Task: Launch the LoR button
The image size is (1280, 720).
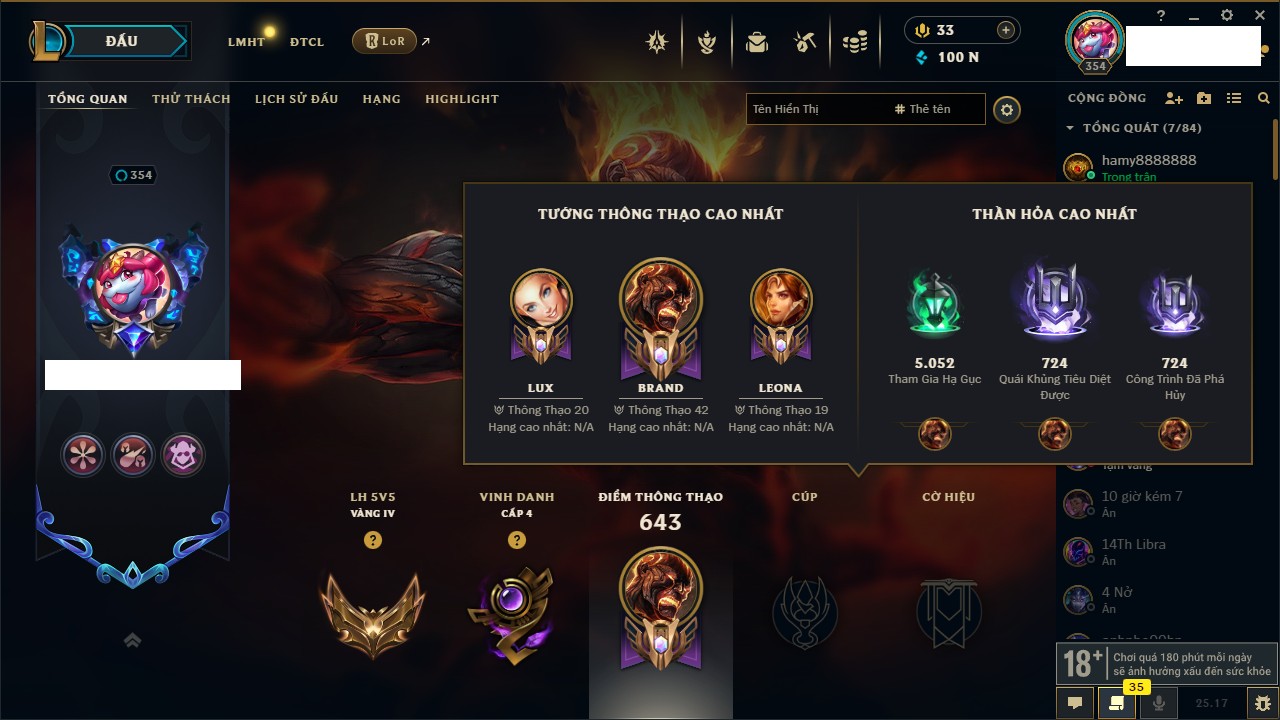Action: click(385, 41)
